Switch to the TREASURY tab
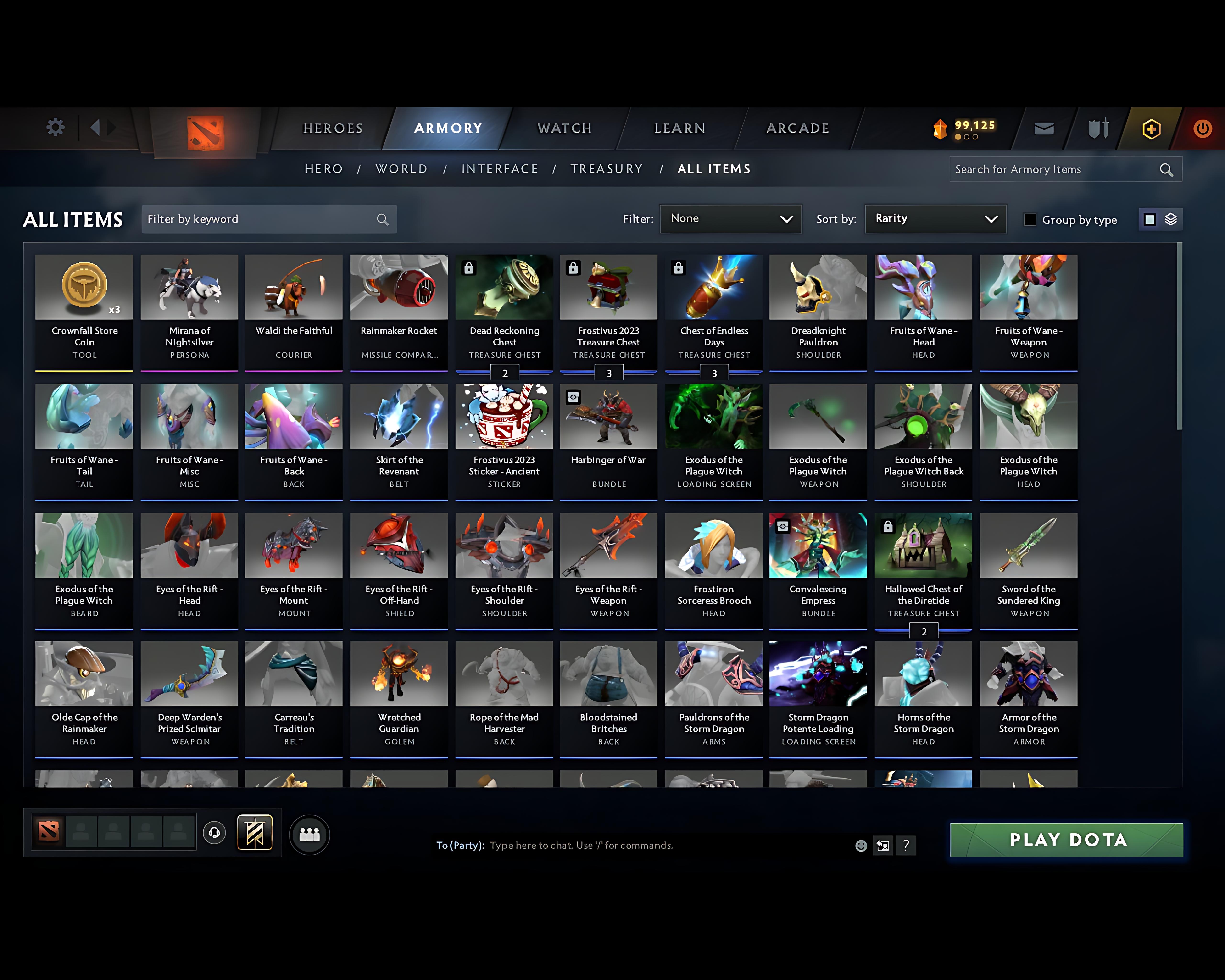This screenshot has height=980, width=1225. tap(607, 169)
